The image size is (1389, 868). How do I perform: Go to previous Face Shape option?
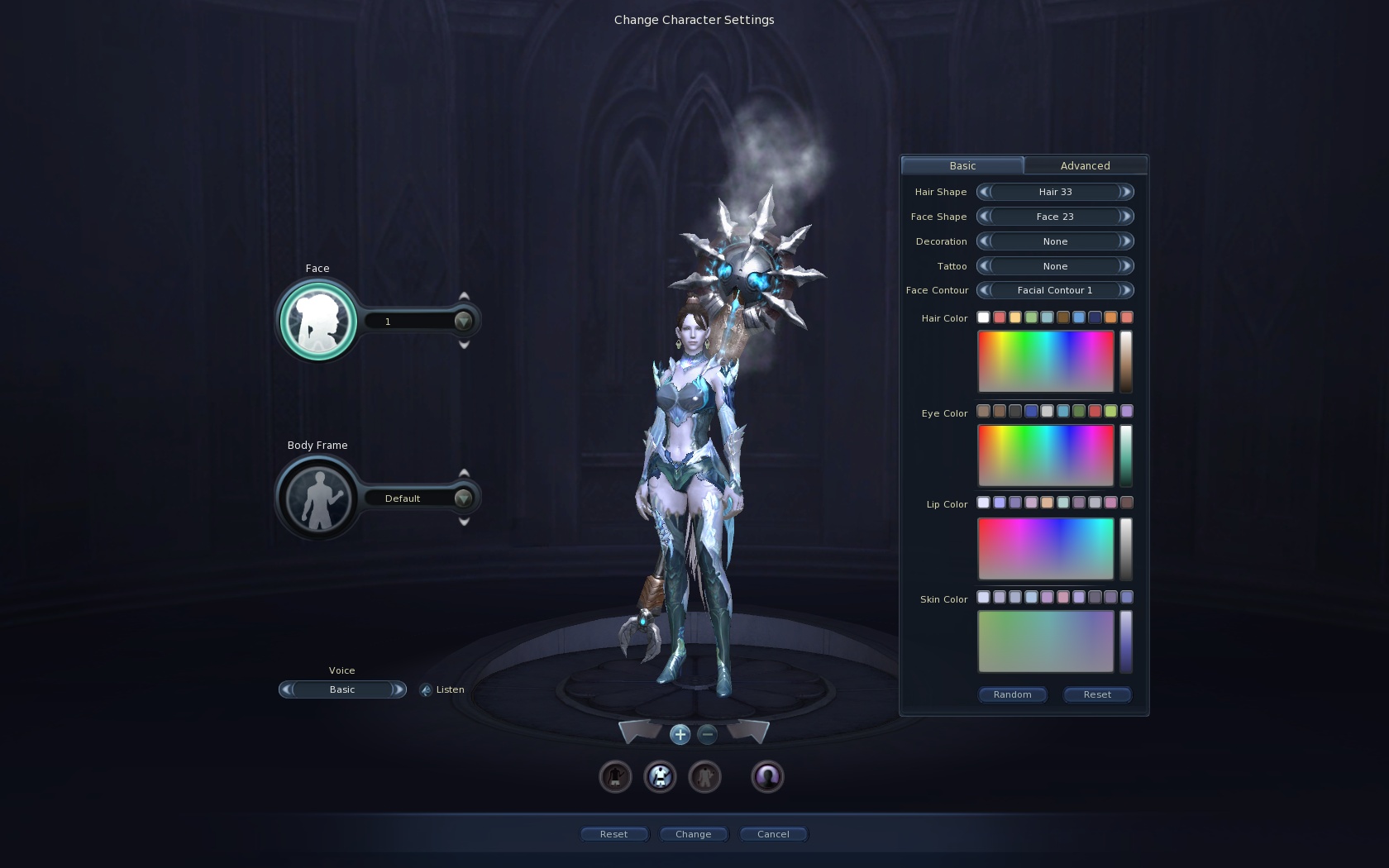pos(984,217)
